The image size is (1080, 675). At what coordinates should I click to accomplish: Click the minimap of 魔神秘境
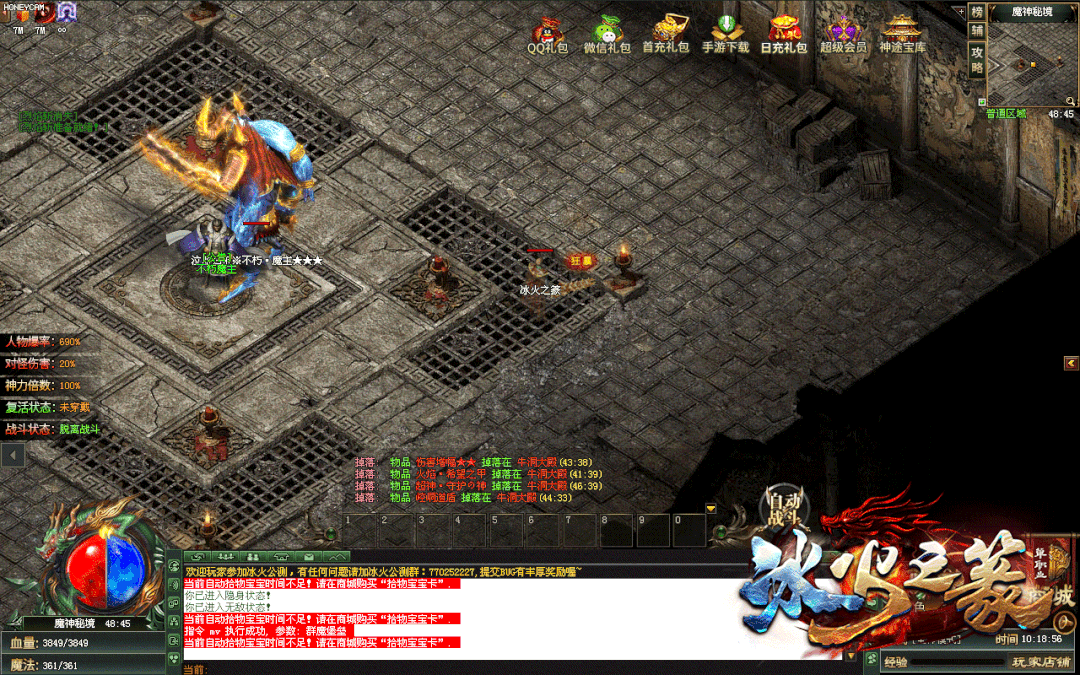point(1030,62)
